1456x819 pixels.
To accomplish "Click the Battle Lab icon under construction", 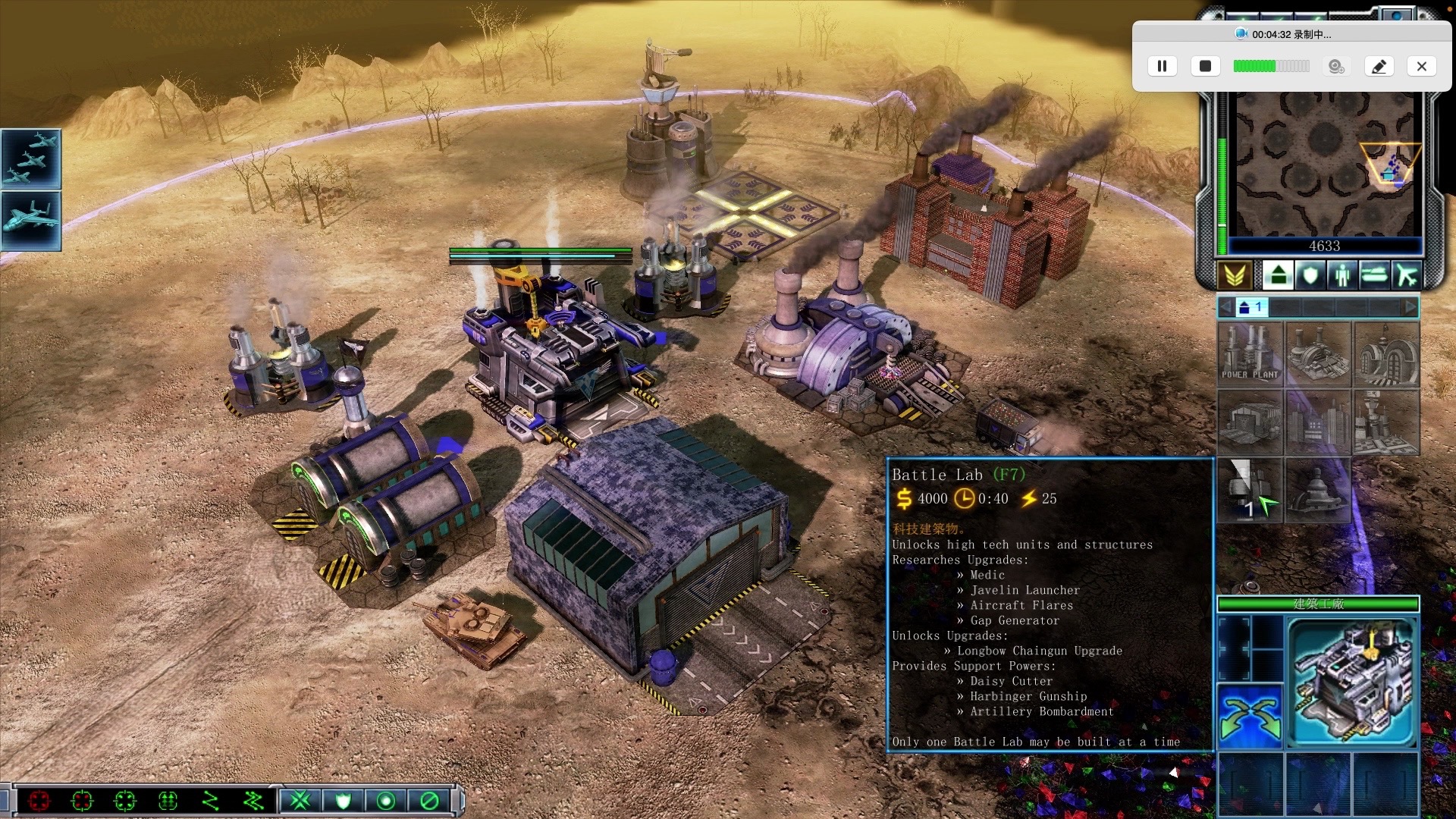I will tap(1250, 491).
